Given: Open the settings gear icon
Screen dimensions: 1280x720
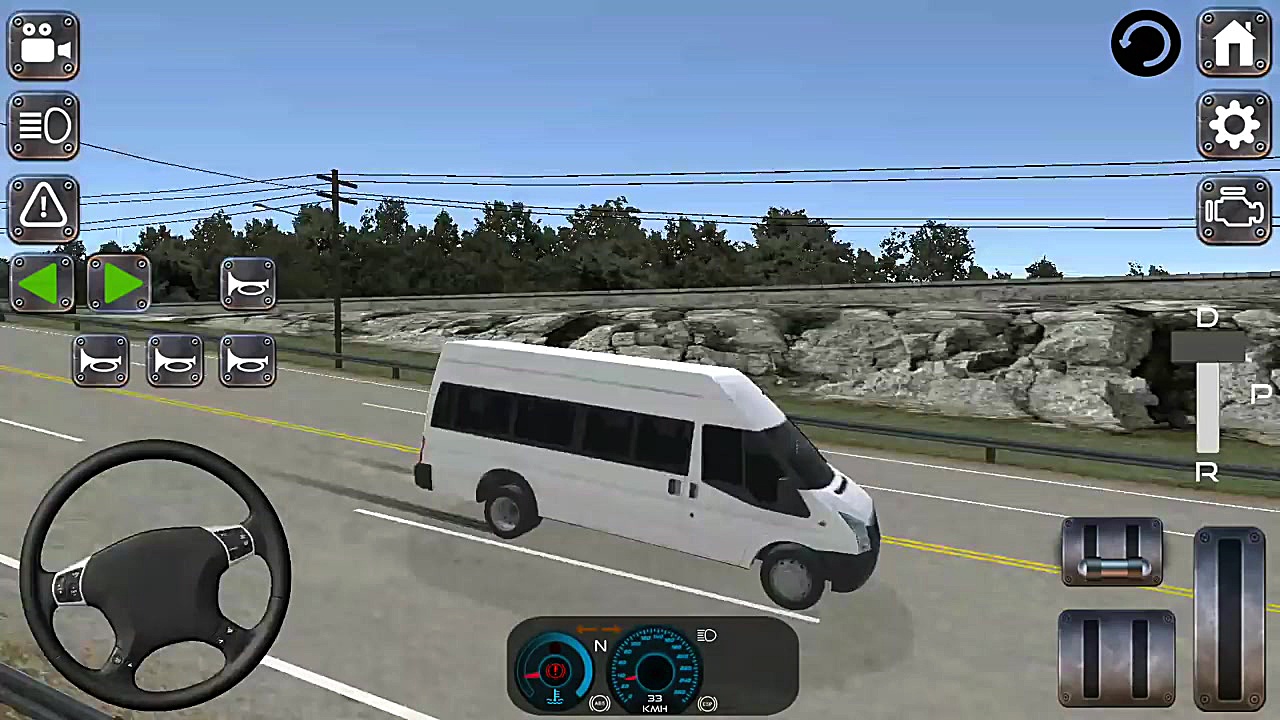Looking at the screenshot, I should click(1234, 123).
